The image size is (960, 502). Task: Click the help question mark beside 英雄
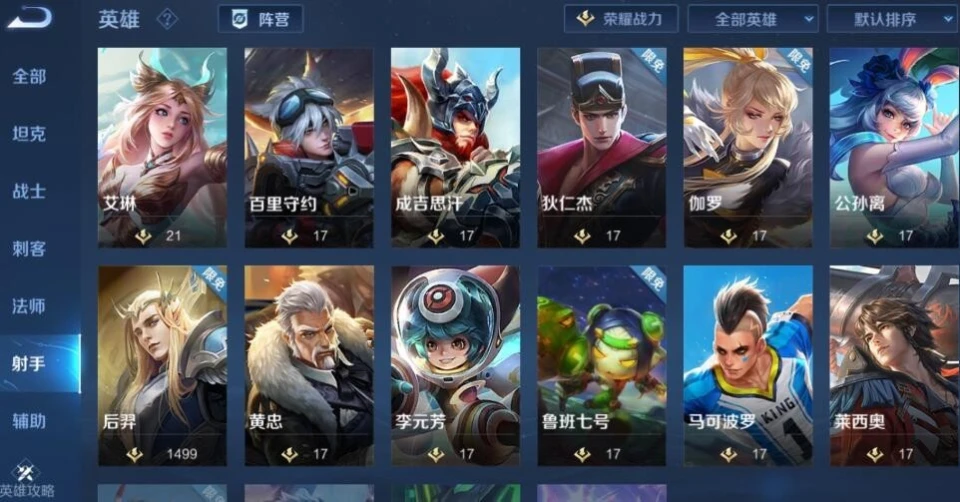coord(167,19)
